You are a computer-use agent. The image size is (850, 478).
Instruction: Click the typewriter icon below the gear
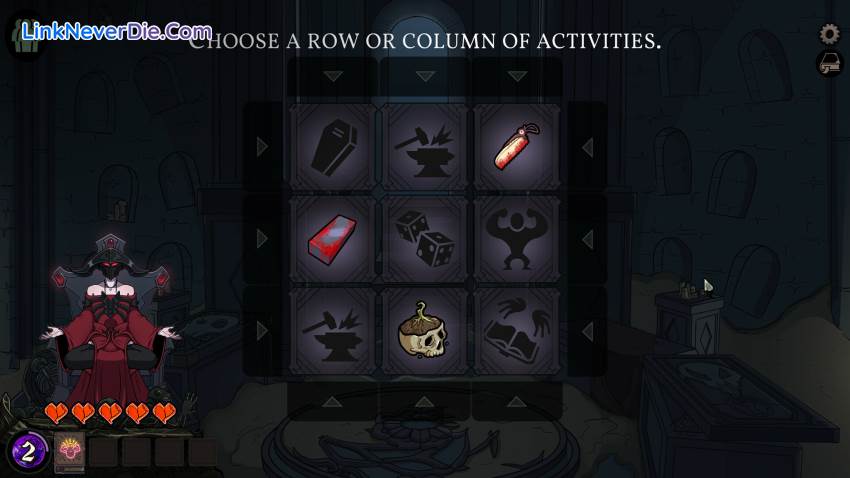(x=829, y=65)
